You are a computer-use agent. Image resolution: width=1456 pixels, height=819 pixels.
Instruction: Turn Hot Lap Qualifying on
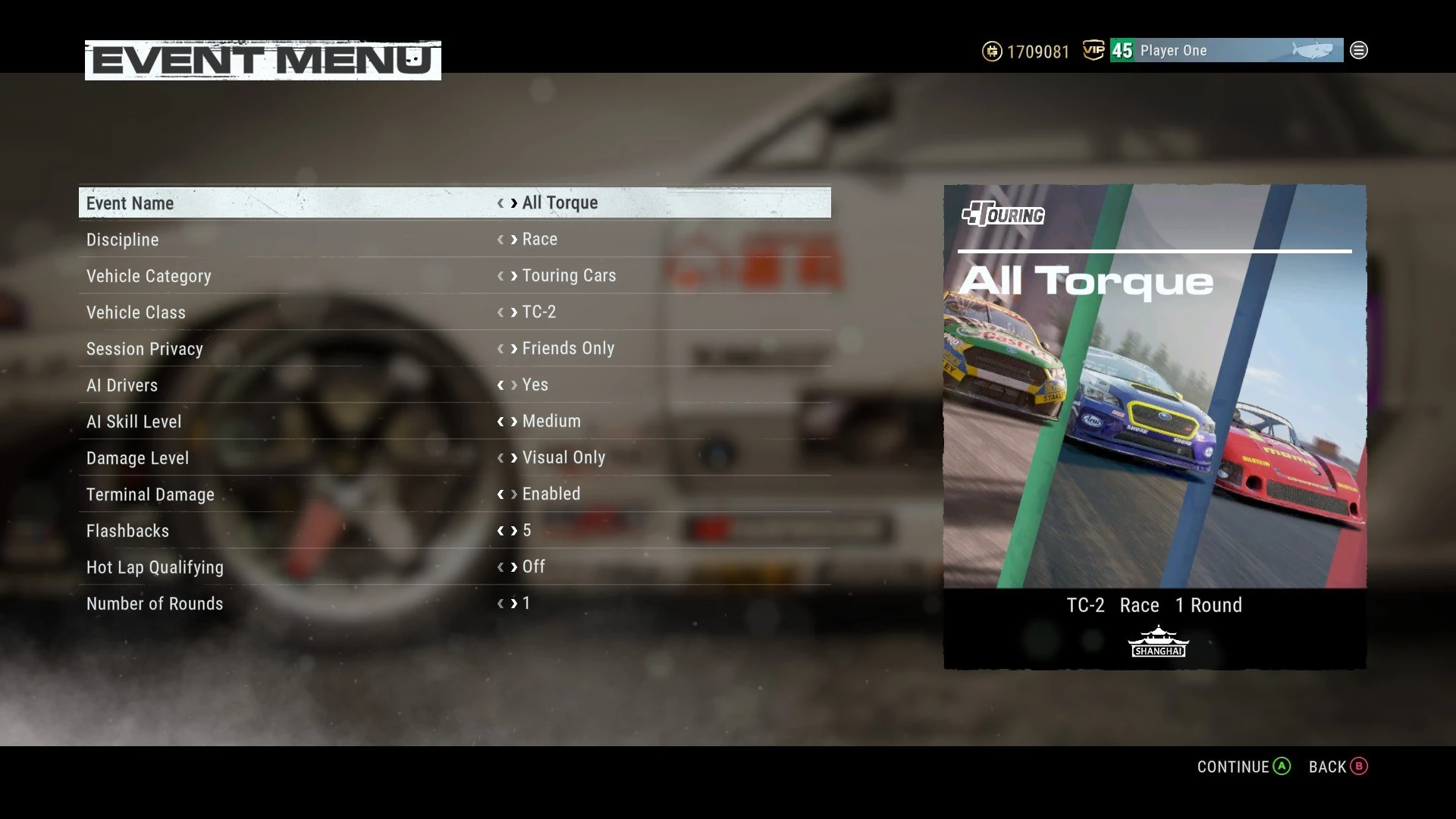click(x=513, y=566)
